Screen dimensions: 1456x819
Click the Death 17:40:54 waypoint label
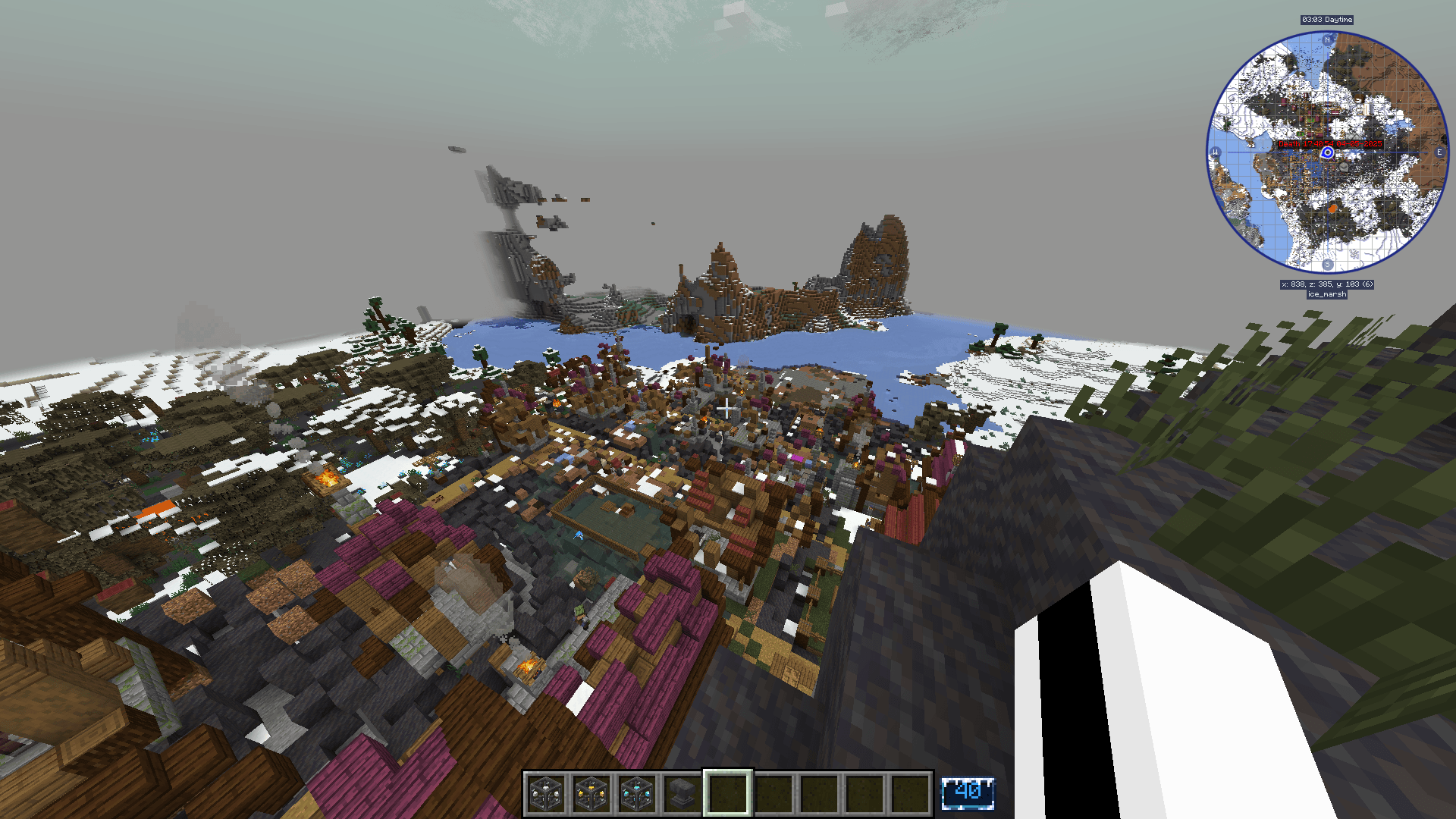[x=1331, y=144]
